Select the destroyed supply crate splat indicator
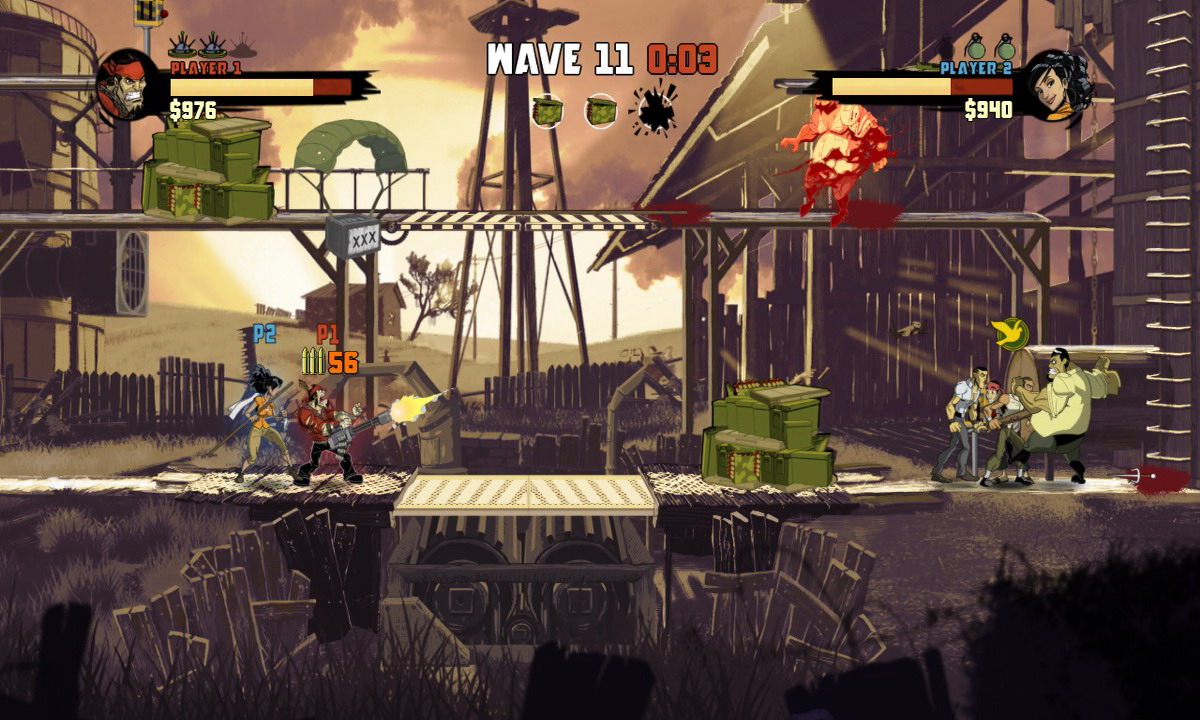 [656, 111]
